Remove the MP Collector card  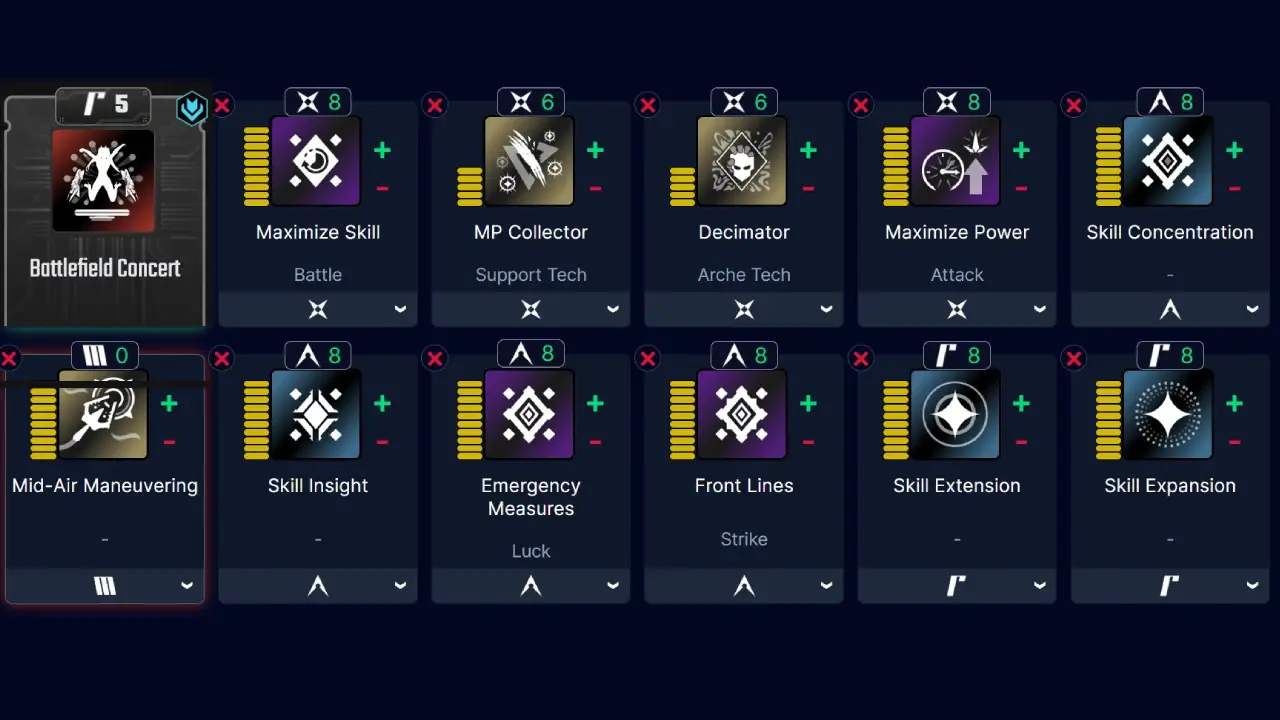(435, 104)
